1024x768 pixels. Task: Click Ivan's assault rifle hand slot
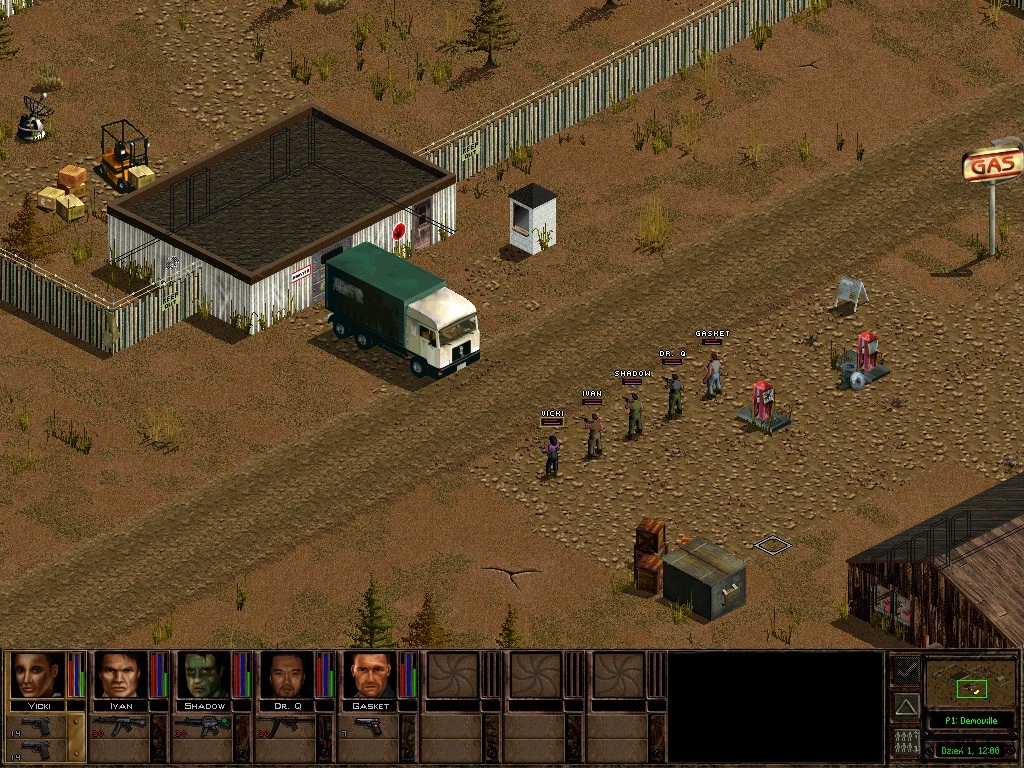(120, 726)
